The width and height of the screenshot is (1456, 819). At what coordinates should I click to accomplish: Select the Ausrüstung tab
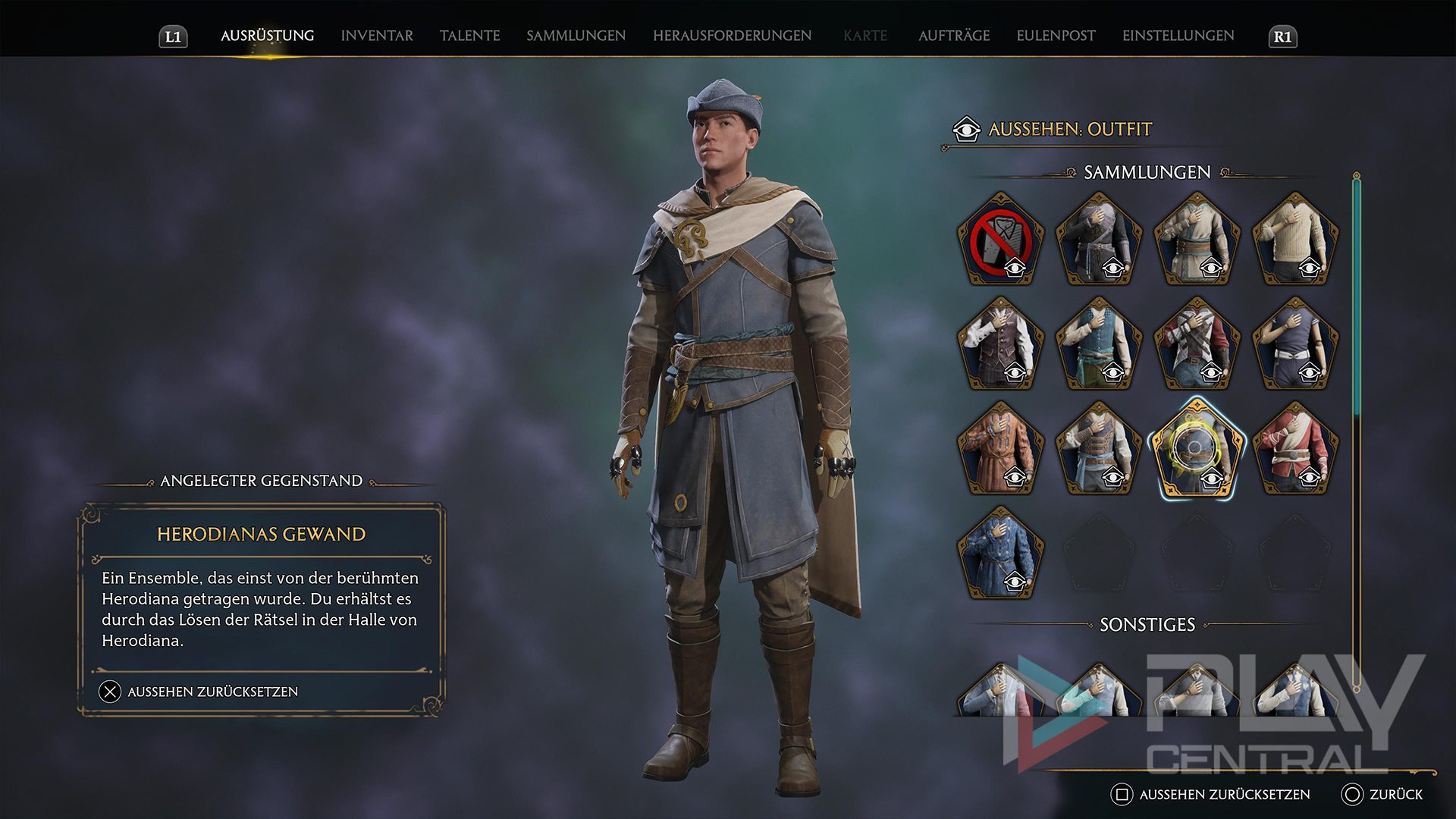click(x=267, y=36)
